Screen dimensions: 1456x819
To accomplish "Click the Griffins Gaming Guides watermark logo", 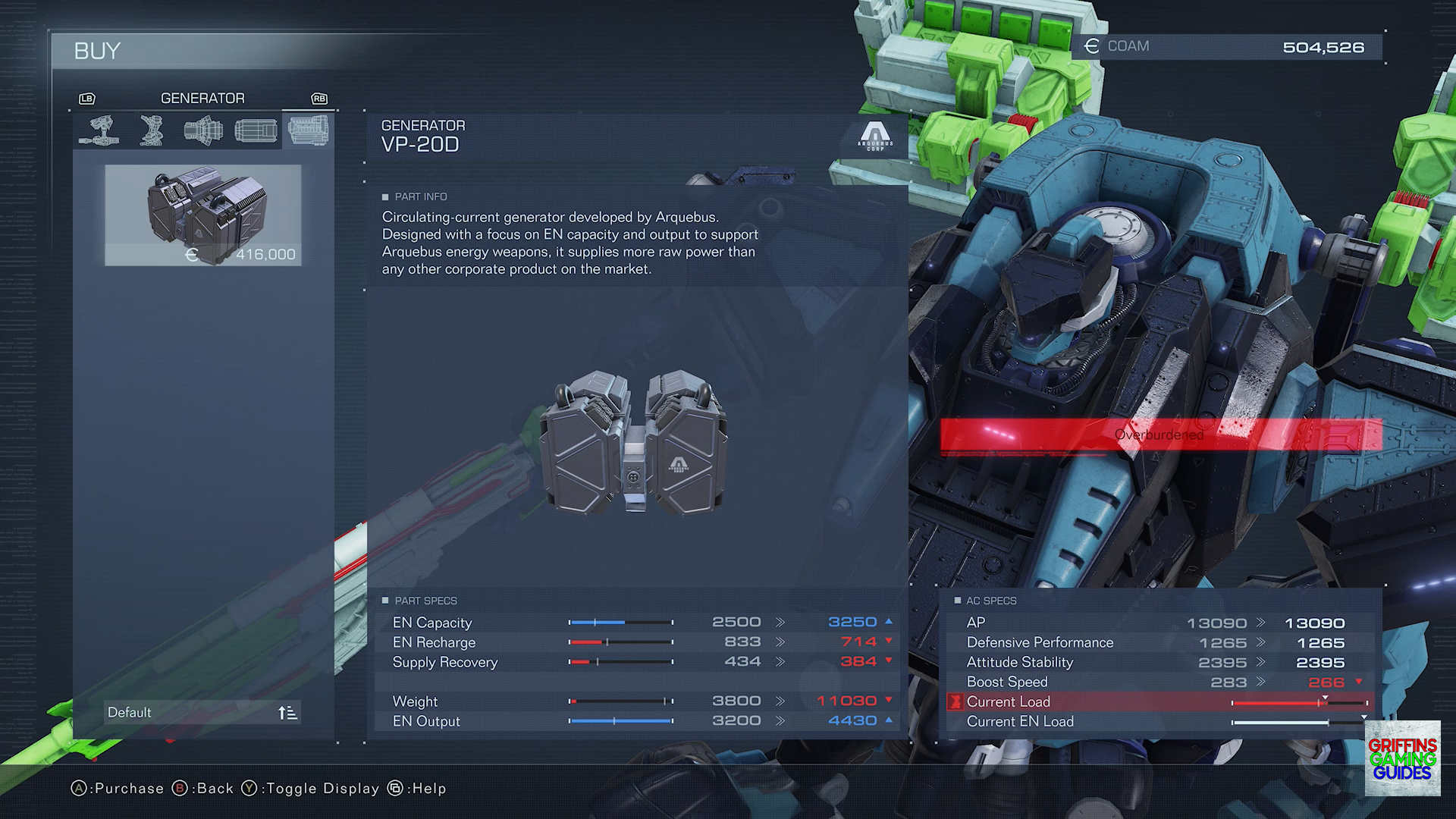I will pos(1402,758).
